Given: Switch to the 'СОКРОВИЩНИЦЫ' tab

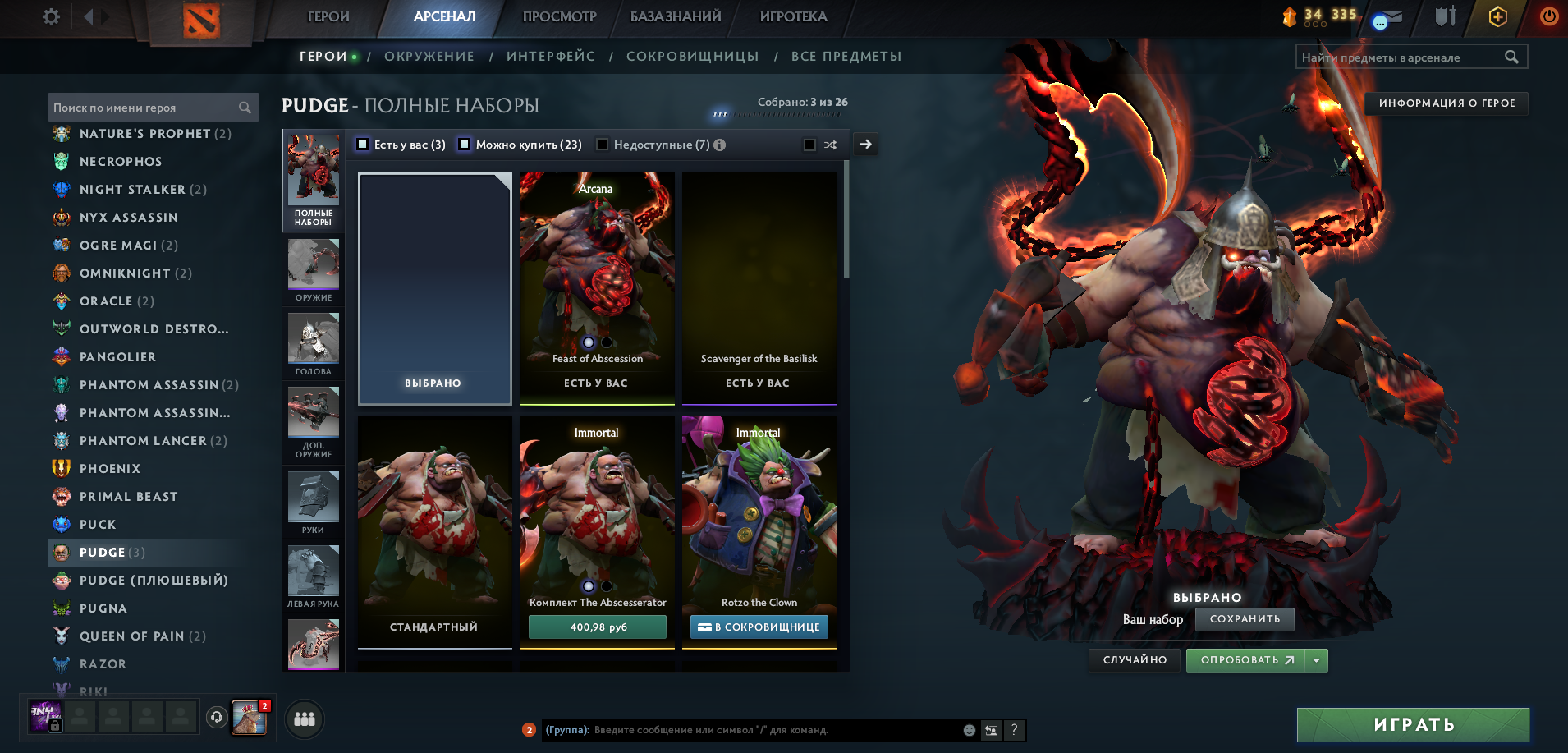Looking at the screenshot, I should 692,56.
